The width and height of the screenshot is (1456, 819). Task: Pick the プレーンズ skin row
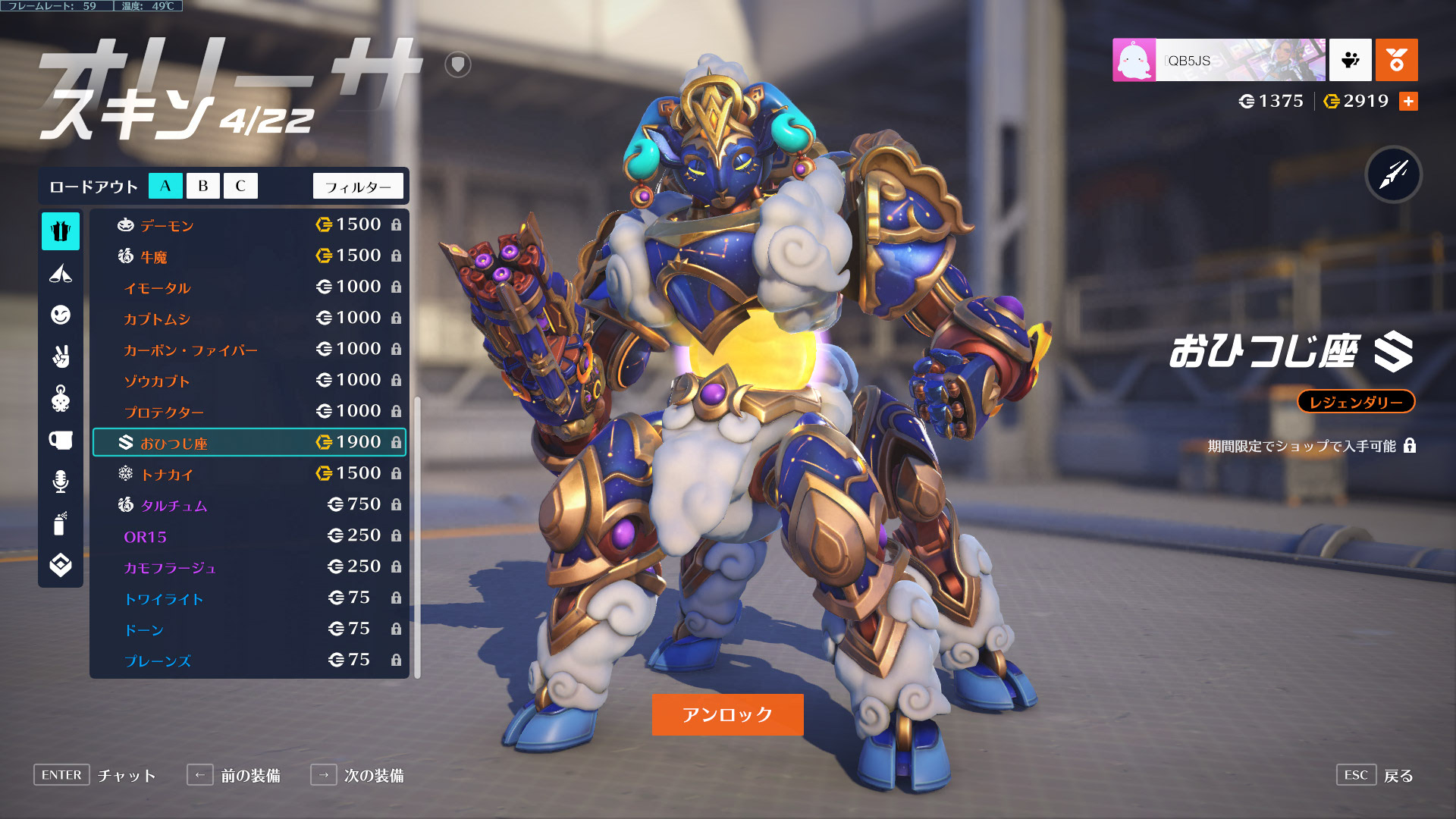(249, 661)
